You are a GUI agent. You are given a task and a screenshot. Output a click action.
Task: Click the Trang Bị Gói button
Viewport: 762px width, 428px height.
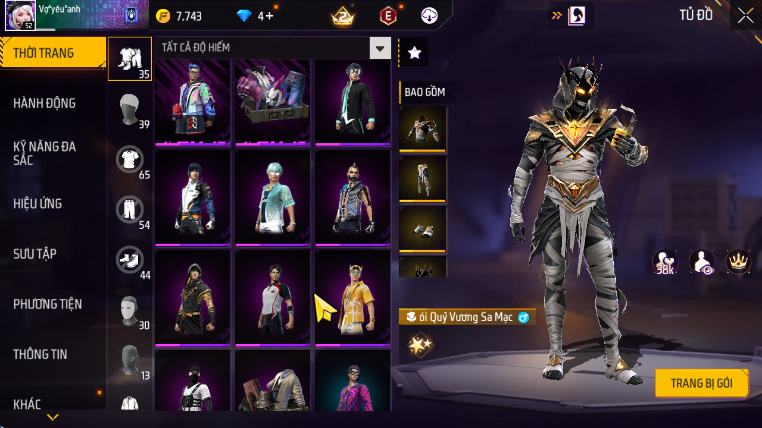701,383
